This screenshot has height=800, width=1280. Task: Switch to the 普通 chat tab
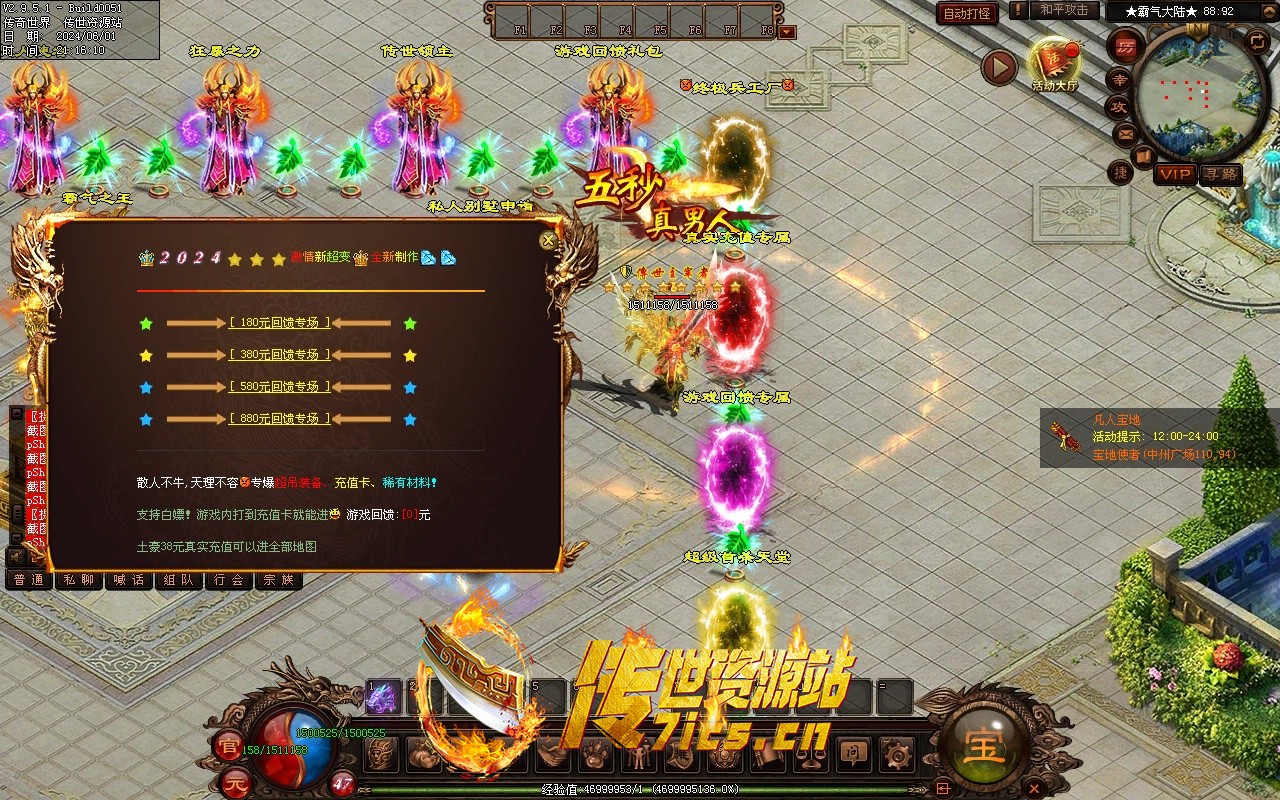point(29,580)
